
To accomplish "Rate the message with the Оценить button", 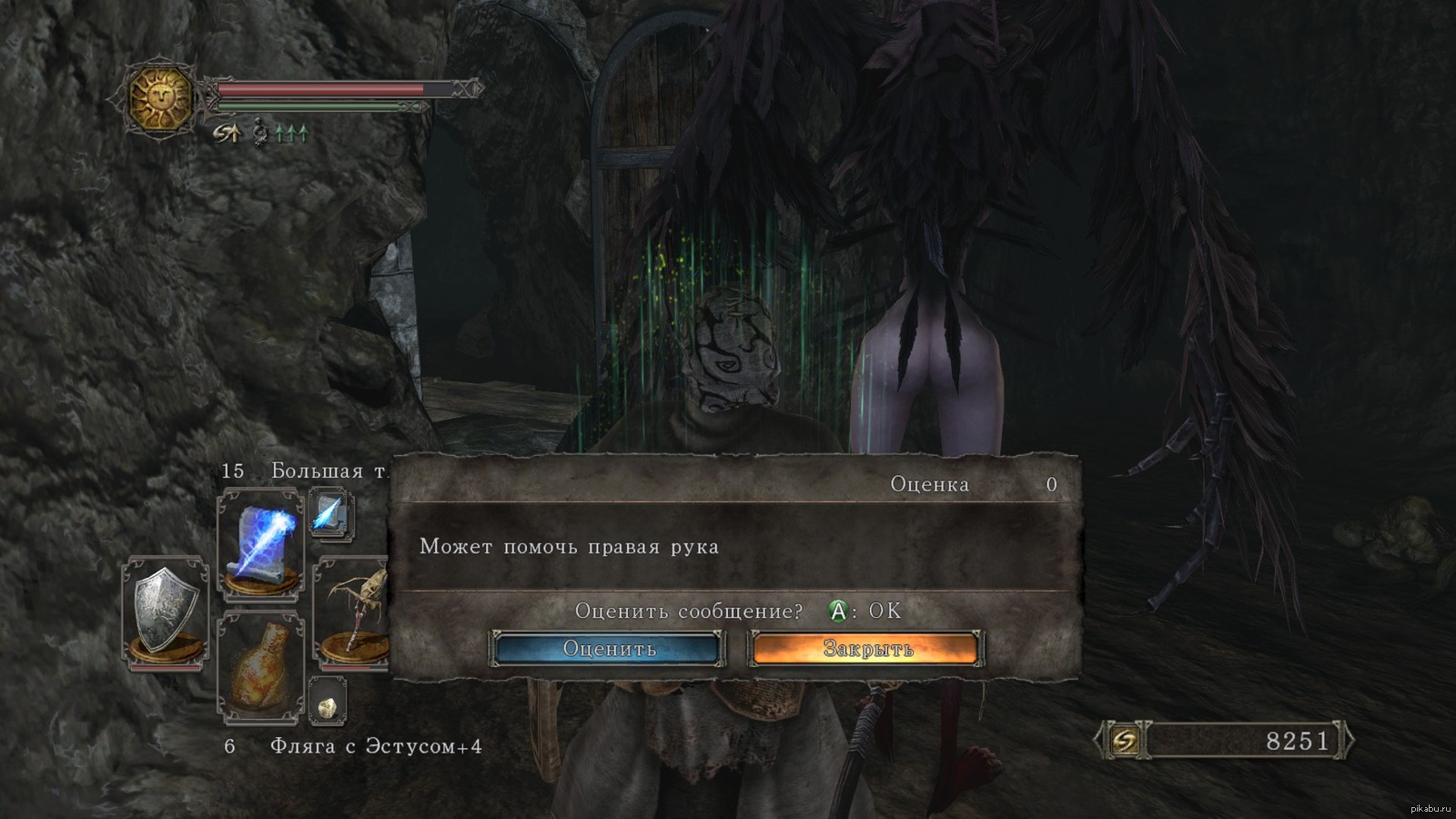I will point(608,649).
